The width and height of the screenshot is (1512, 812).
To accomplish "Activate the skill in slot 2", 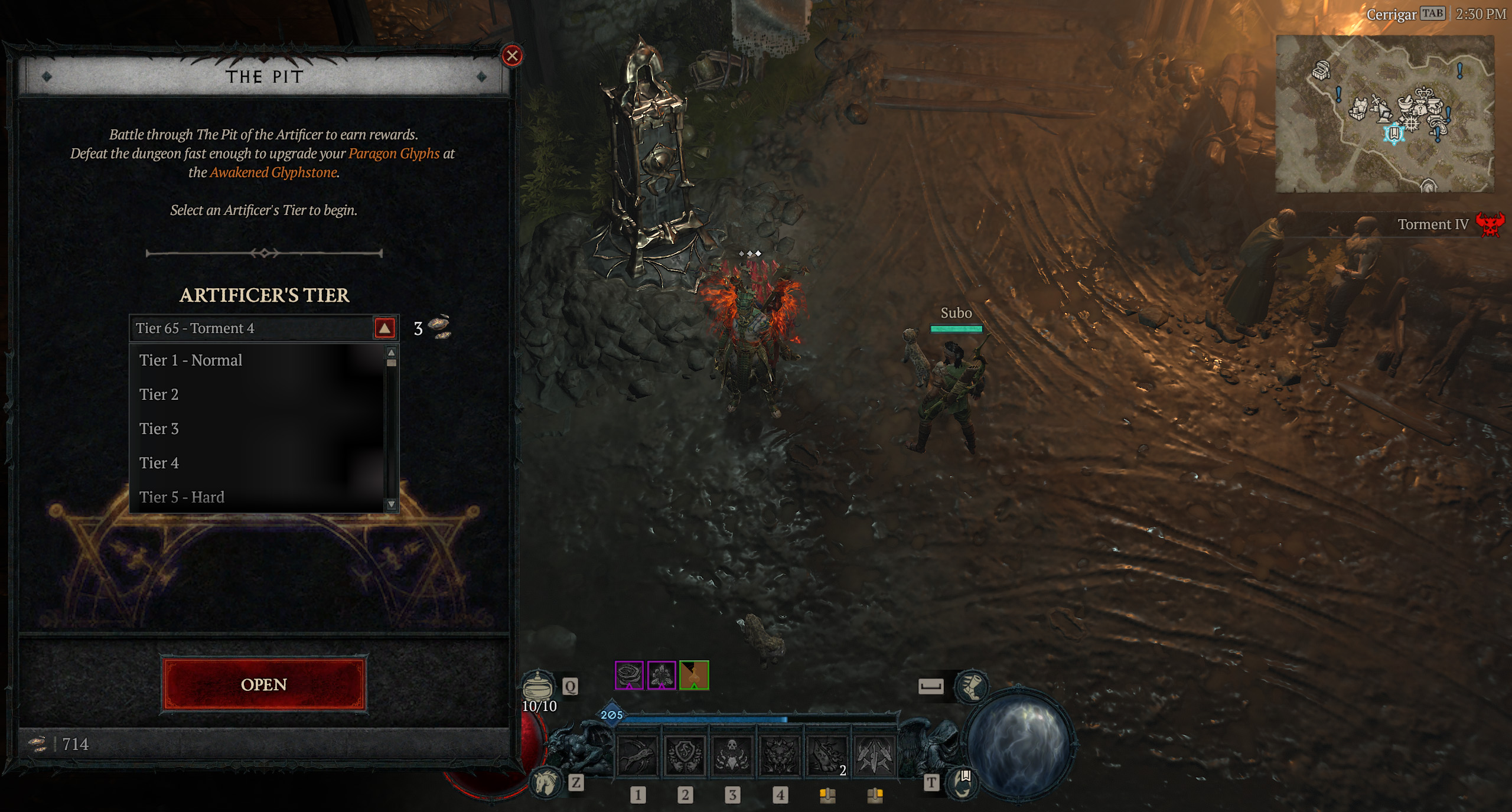I will (x=685, y=756).
